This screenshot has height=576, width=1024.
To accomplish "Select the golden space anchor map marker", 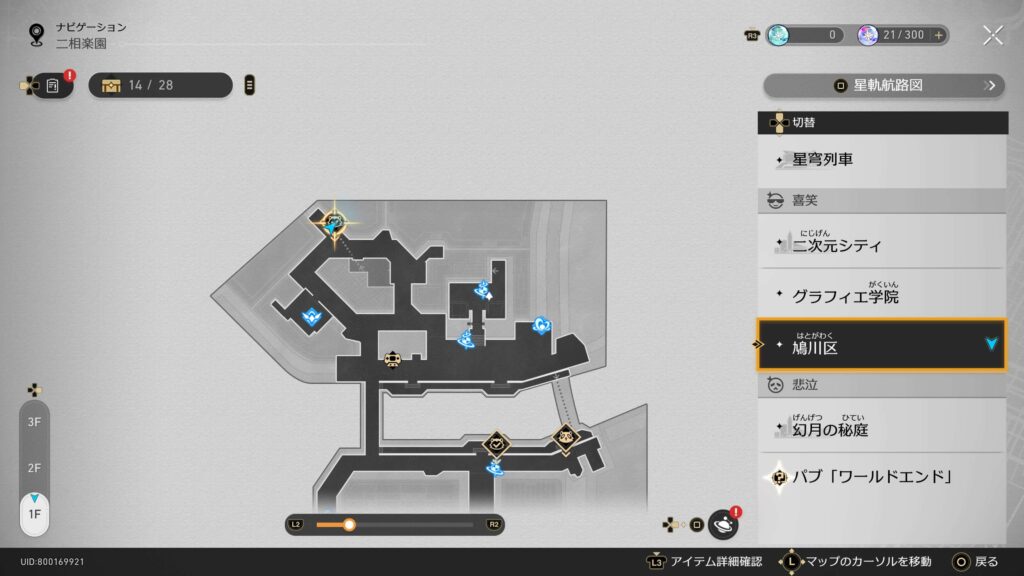I will (334, 221).
